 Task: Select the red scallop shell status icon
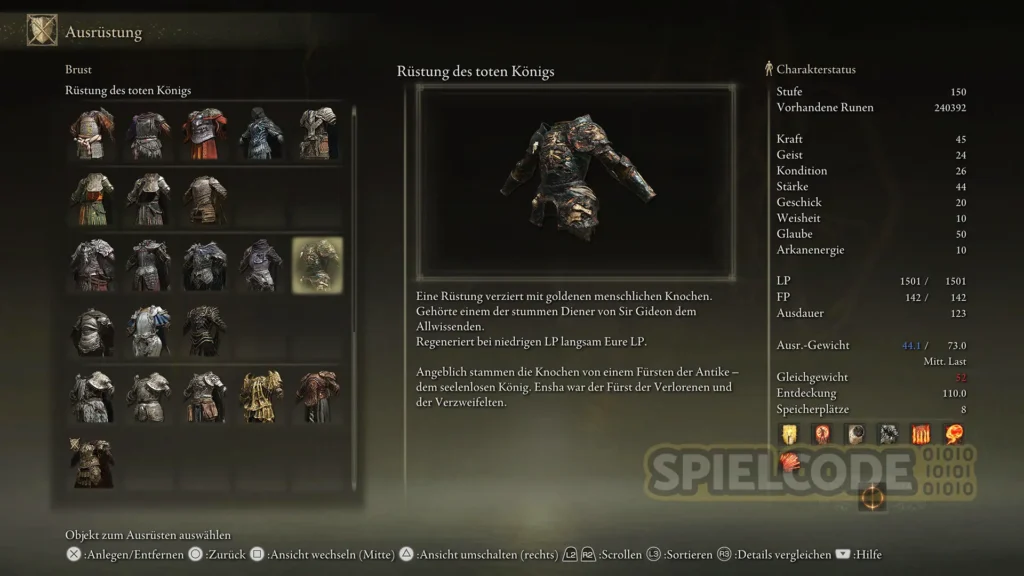[790, 463]
